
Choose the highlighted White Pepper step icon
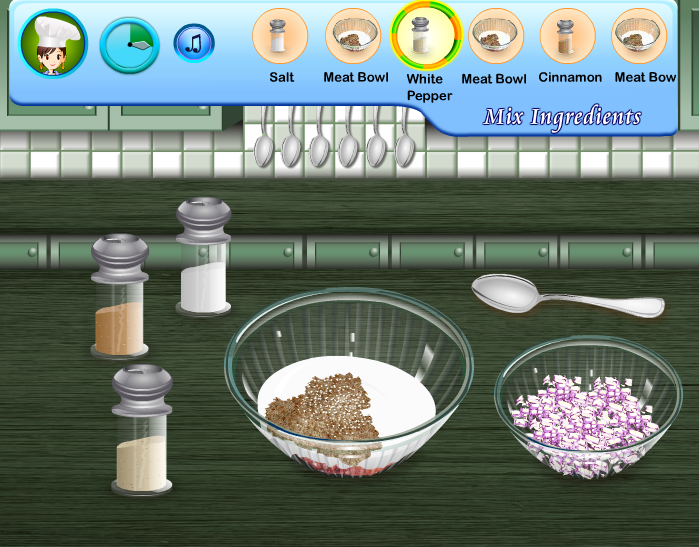(x=425, y=35)
